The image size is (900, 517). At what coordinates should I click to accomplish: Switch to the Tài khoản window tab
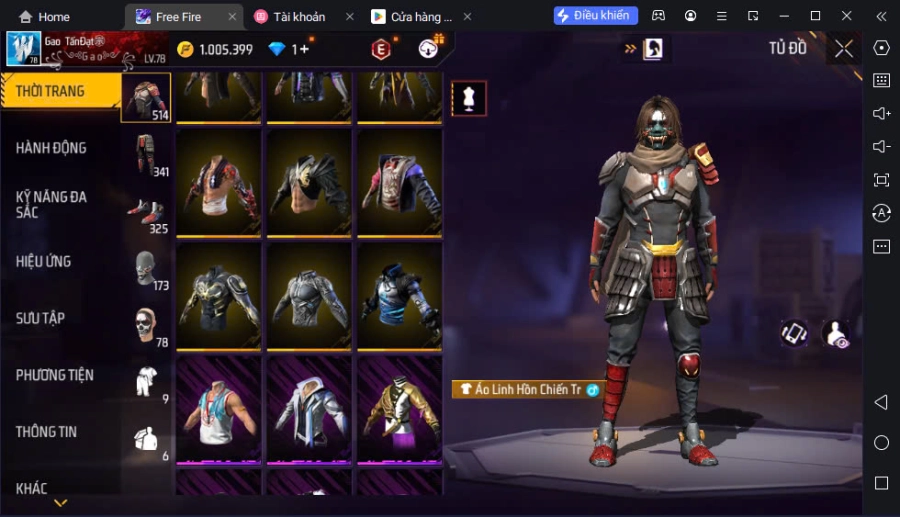coord(301,17)
